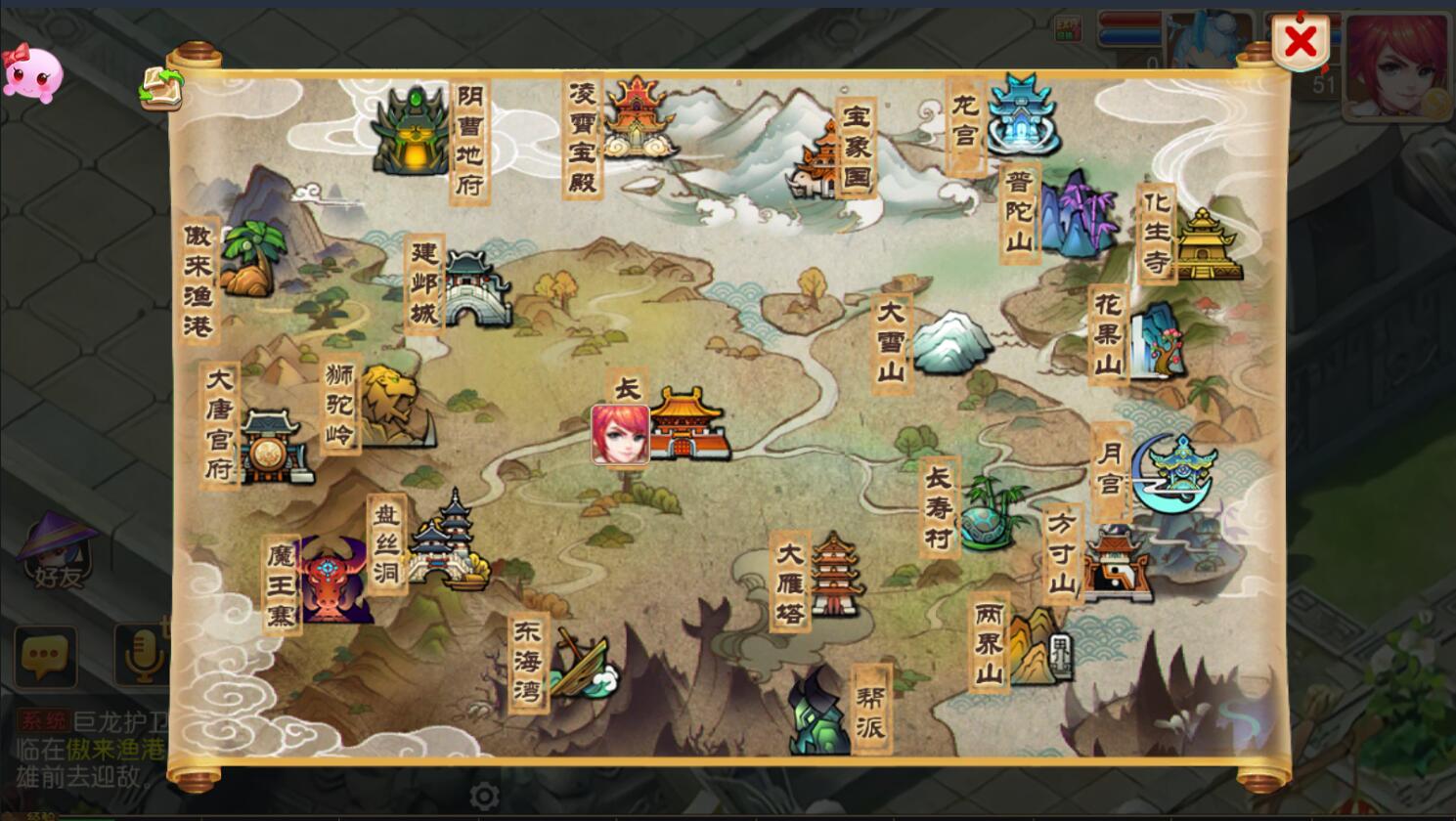Screen dimensions: 1456x821
Task: Choose 大唐官府 on the map
Action: (271, 447)
